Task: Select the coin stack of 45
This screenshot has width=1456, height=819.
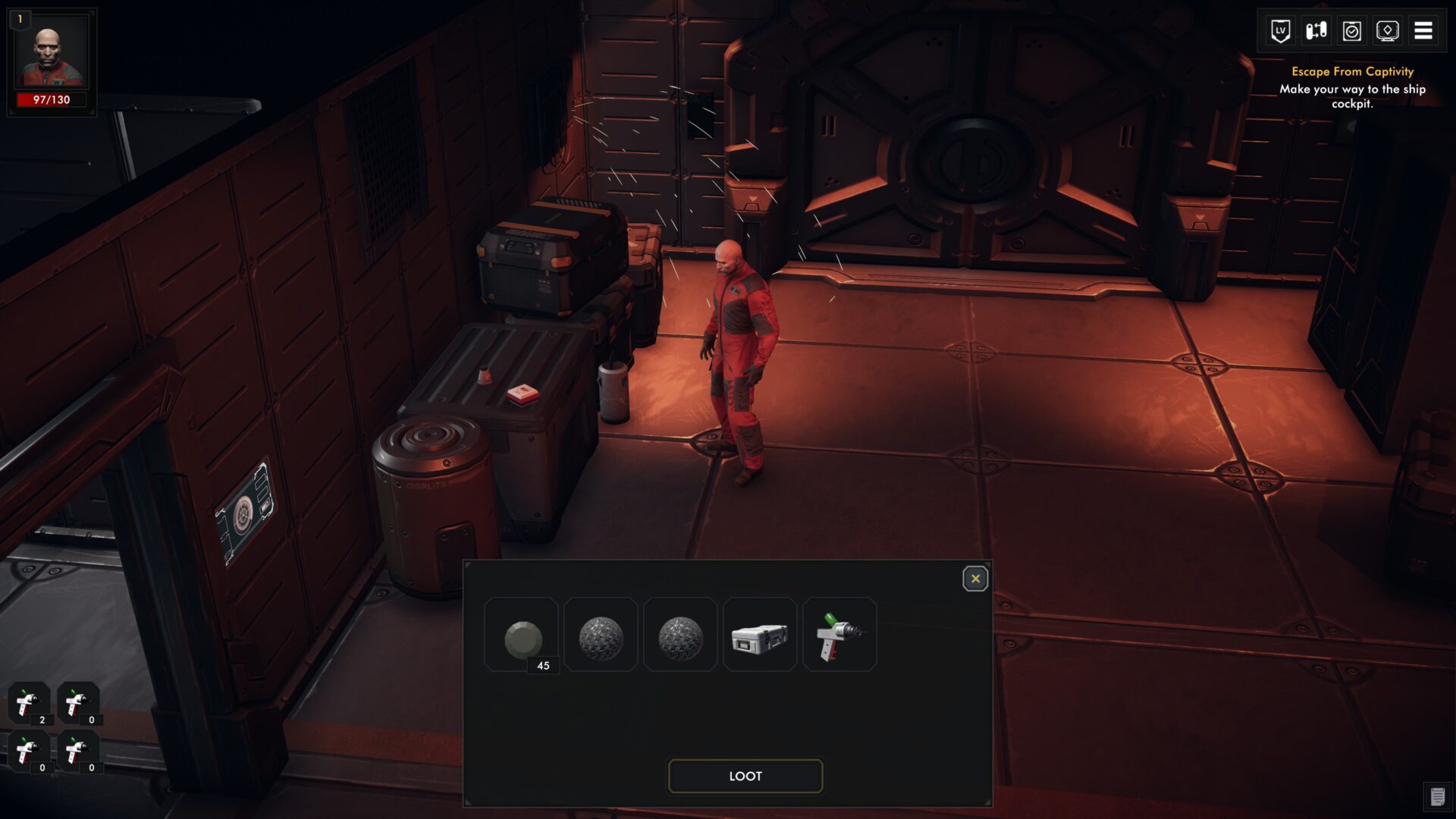Action: 522,635
